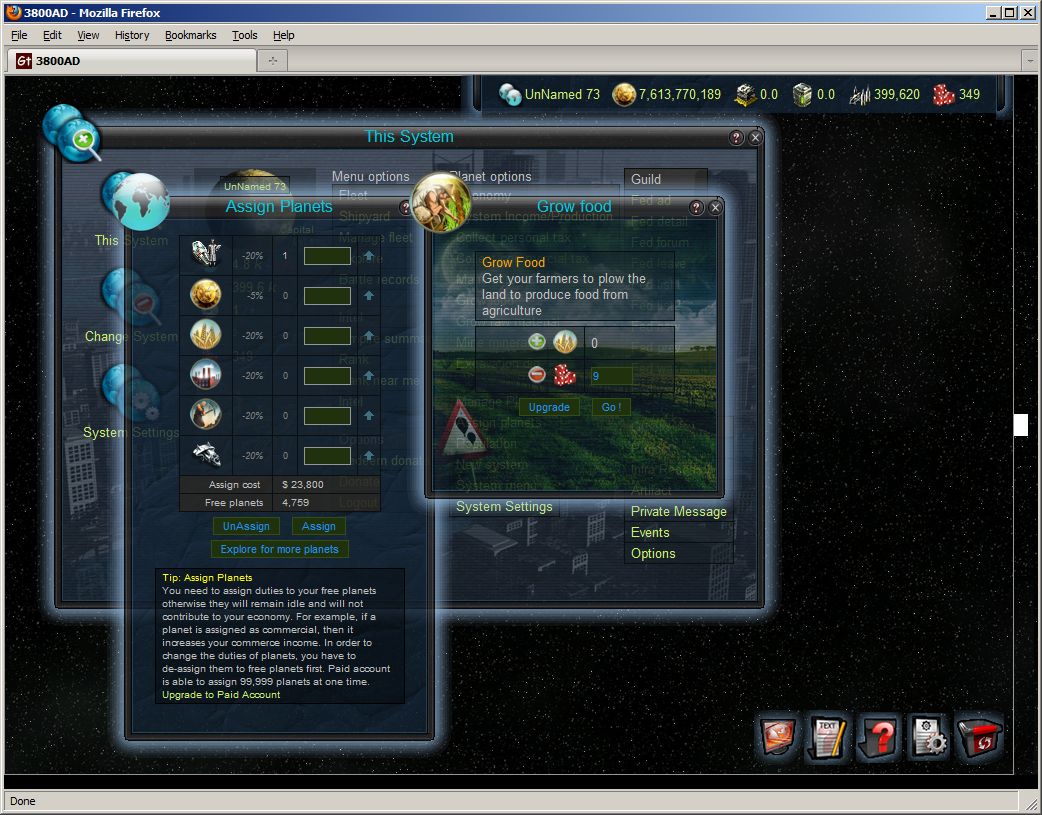
Task: Follow the Upgrade to Paid Account link
Action: (x=221, y=694)
